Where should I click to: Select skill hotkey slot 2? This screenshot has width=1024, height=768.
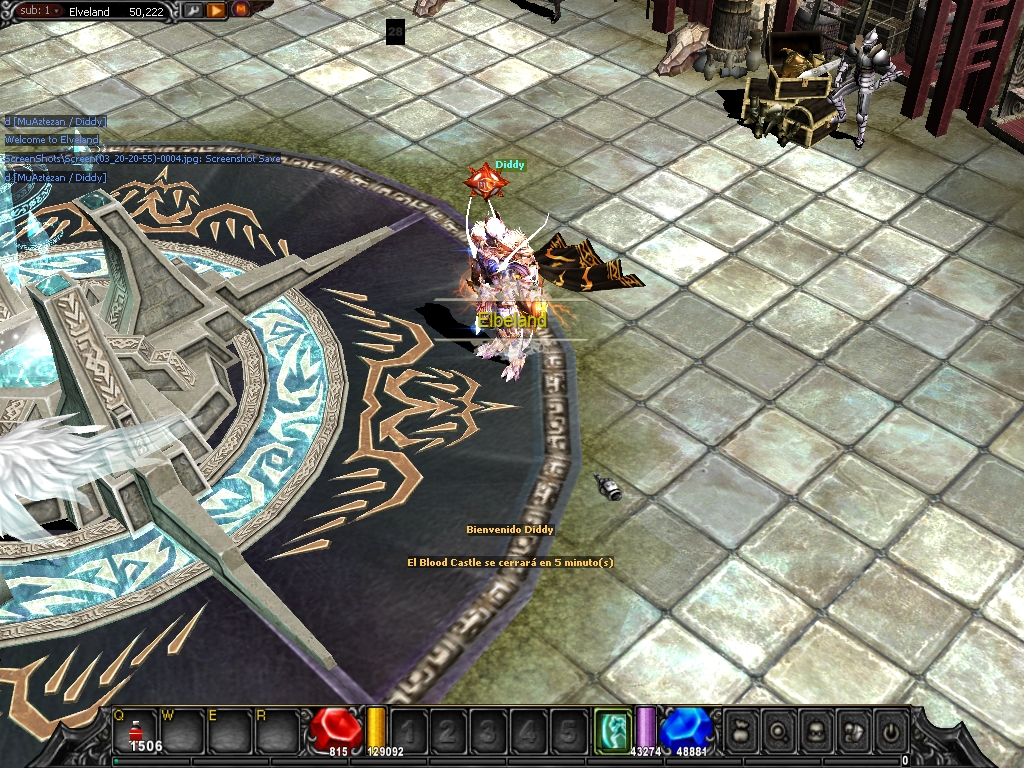[448, 730]
